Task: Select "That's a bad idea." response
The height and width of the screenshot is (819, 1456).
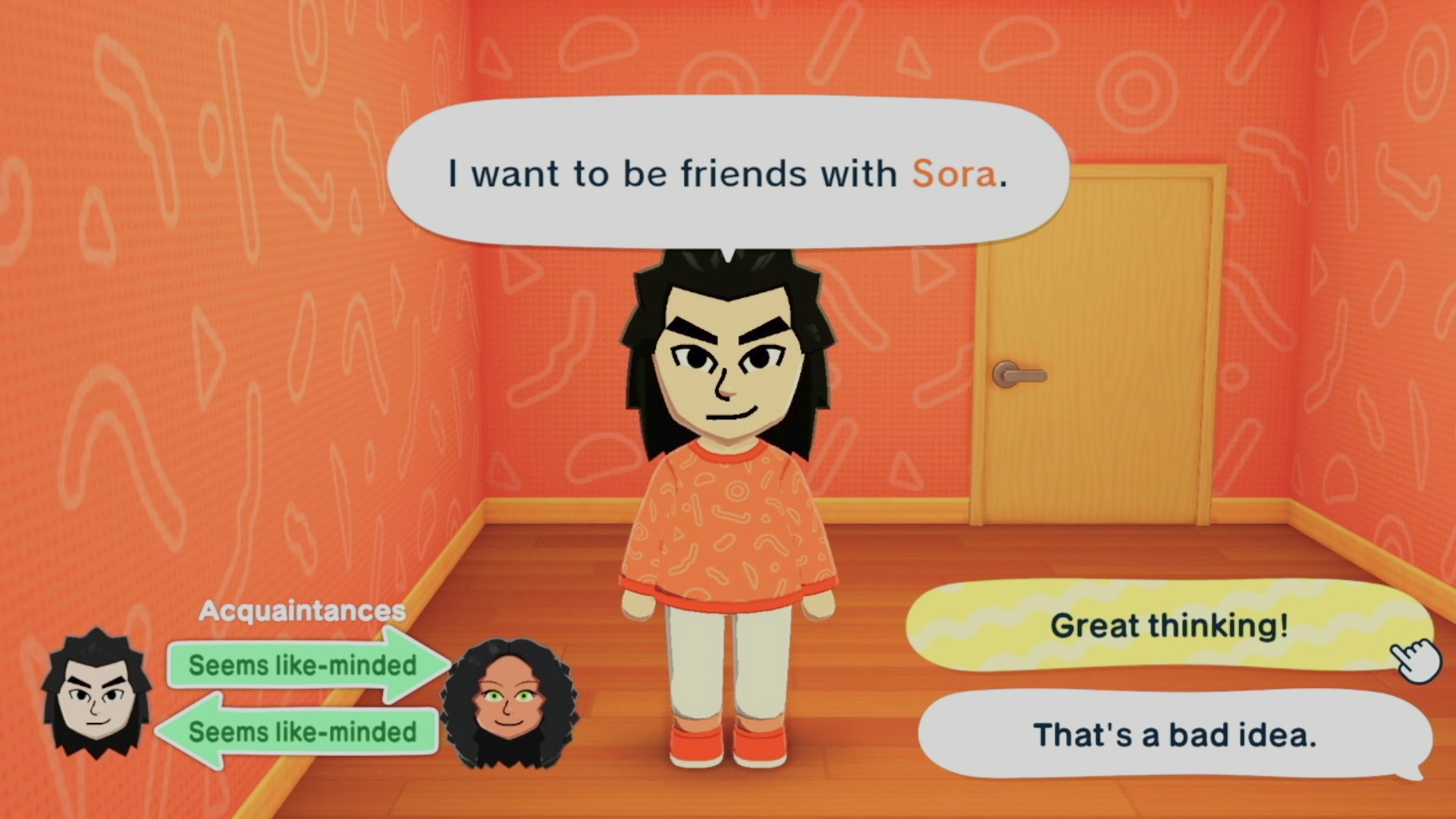Action: pos(1174,735)
